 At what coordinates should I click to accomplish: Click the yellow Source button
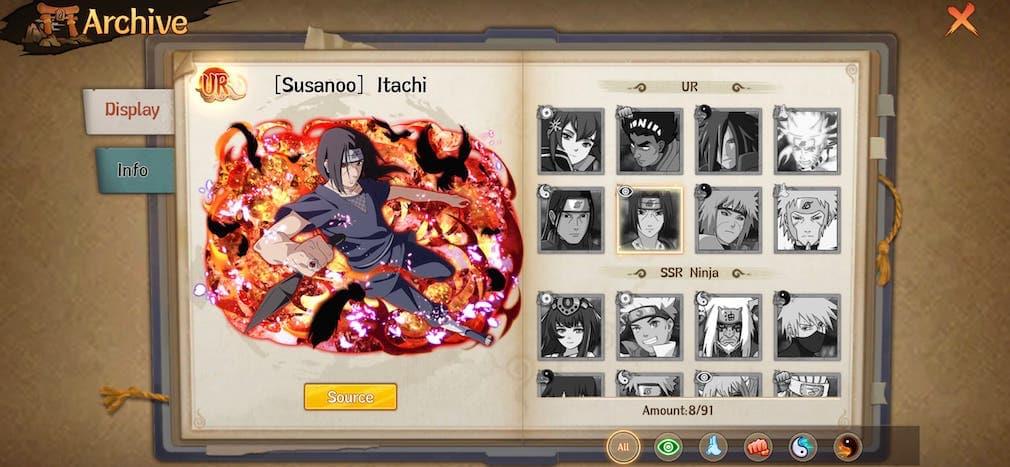pos(350,397)
